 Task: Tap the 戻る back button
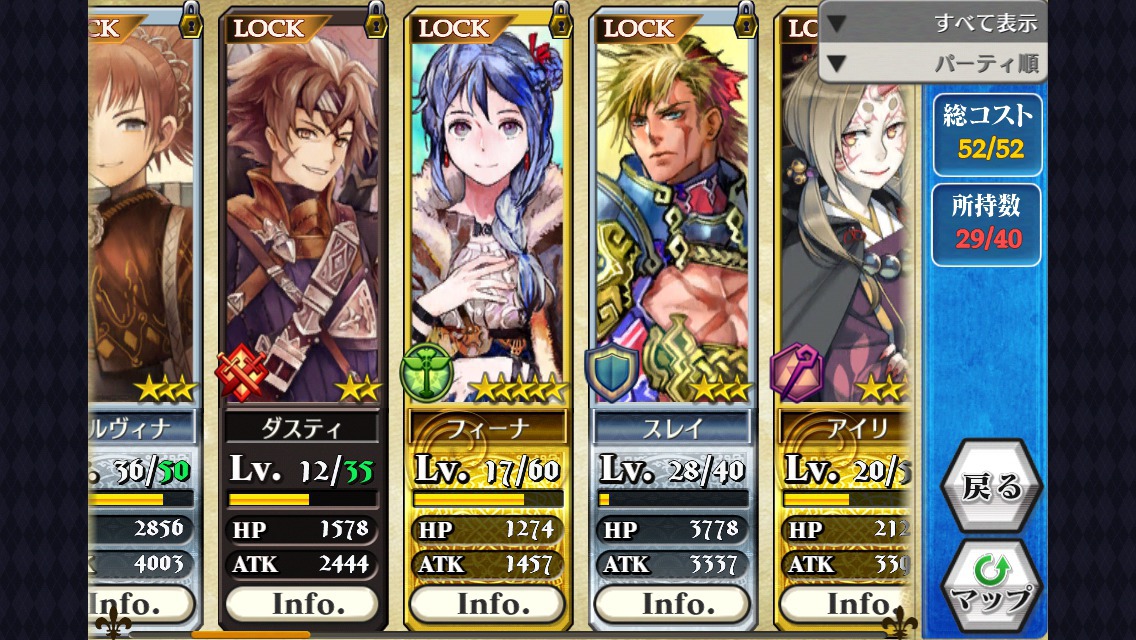(991, 486)
